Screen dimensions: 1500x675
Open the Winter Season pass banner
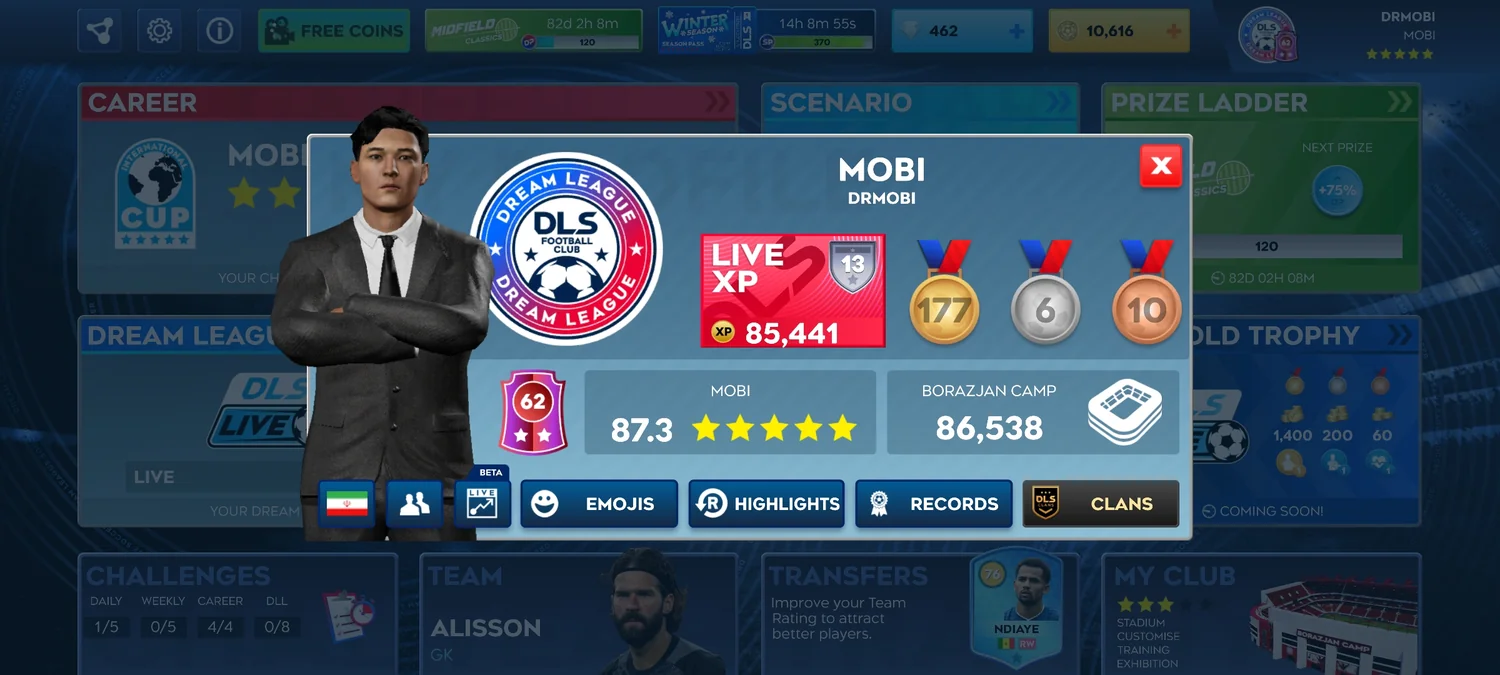pyautogui.click(x=766, y=31)
